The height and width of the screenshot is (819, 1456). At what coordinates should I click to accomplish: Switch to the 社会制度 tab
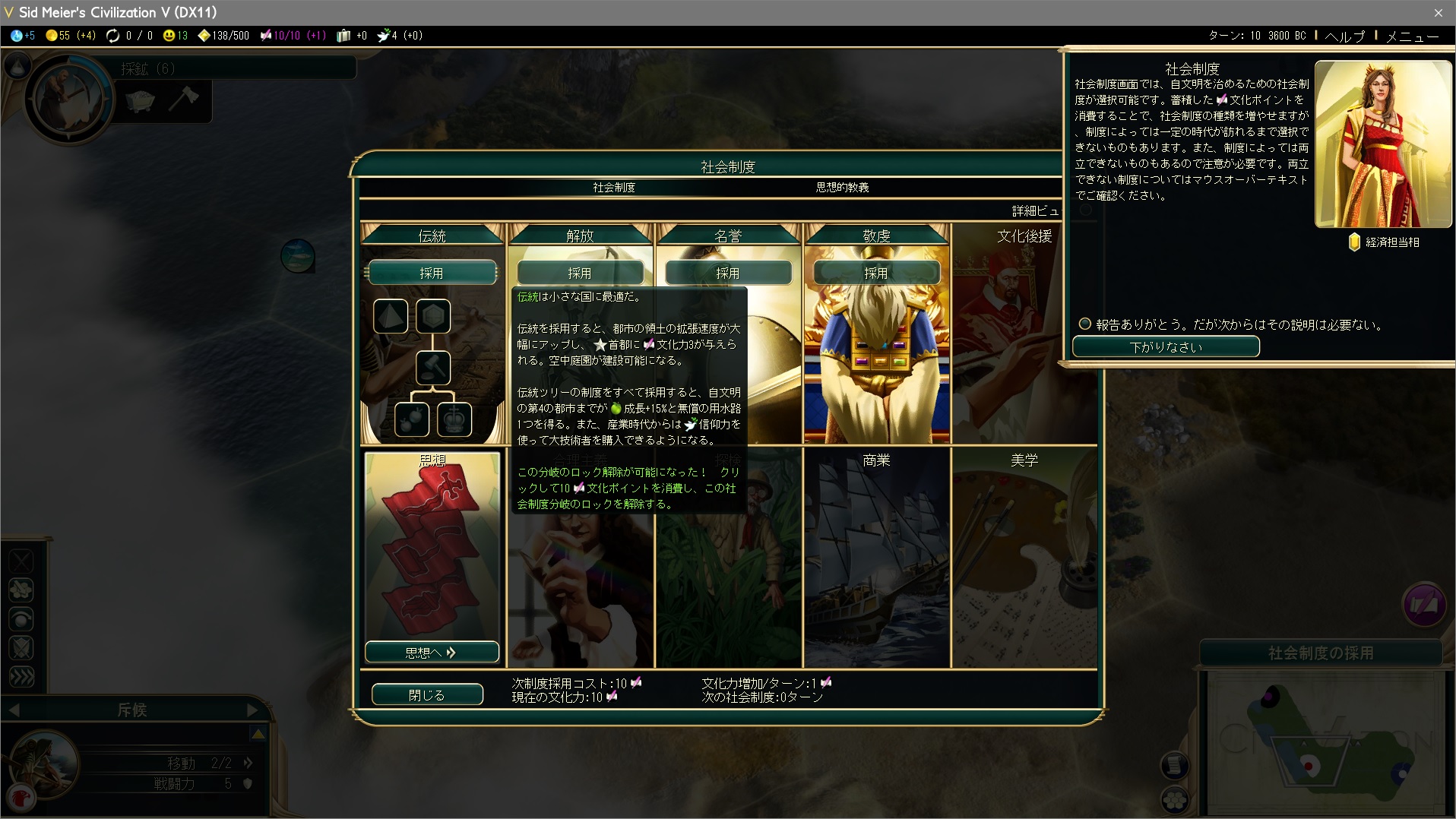(x=614, y=187)
